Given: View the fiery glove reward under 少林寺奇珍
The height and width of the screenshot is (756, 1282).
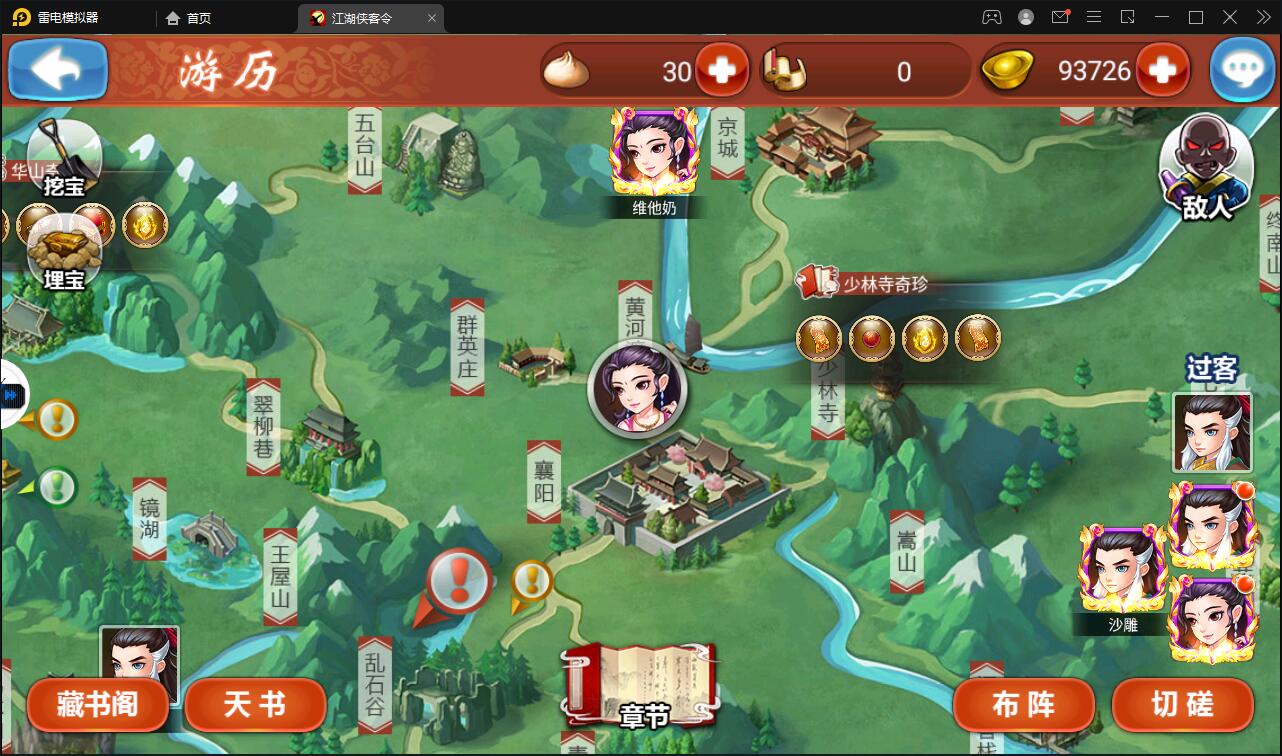Looking at the screenshot, I should click(819, 338).
